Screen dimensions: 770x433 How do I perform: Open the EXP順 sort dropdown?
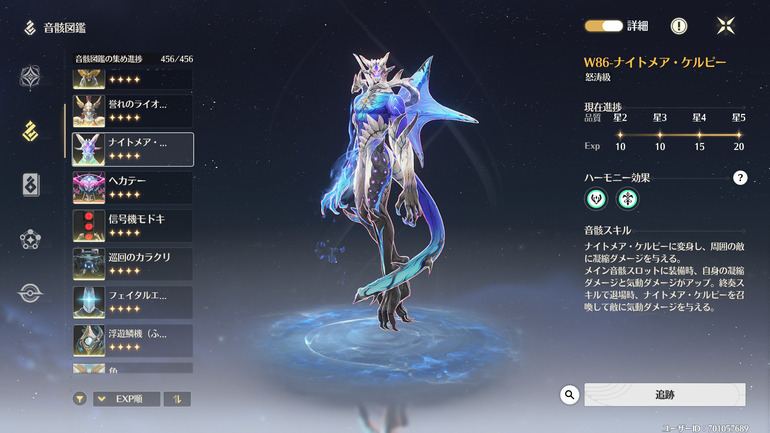point(126,399)
